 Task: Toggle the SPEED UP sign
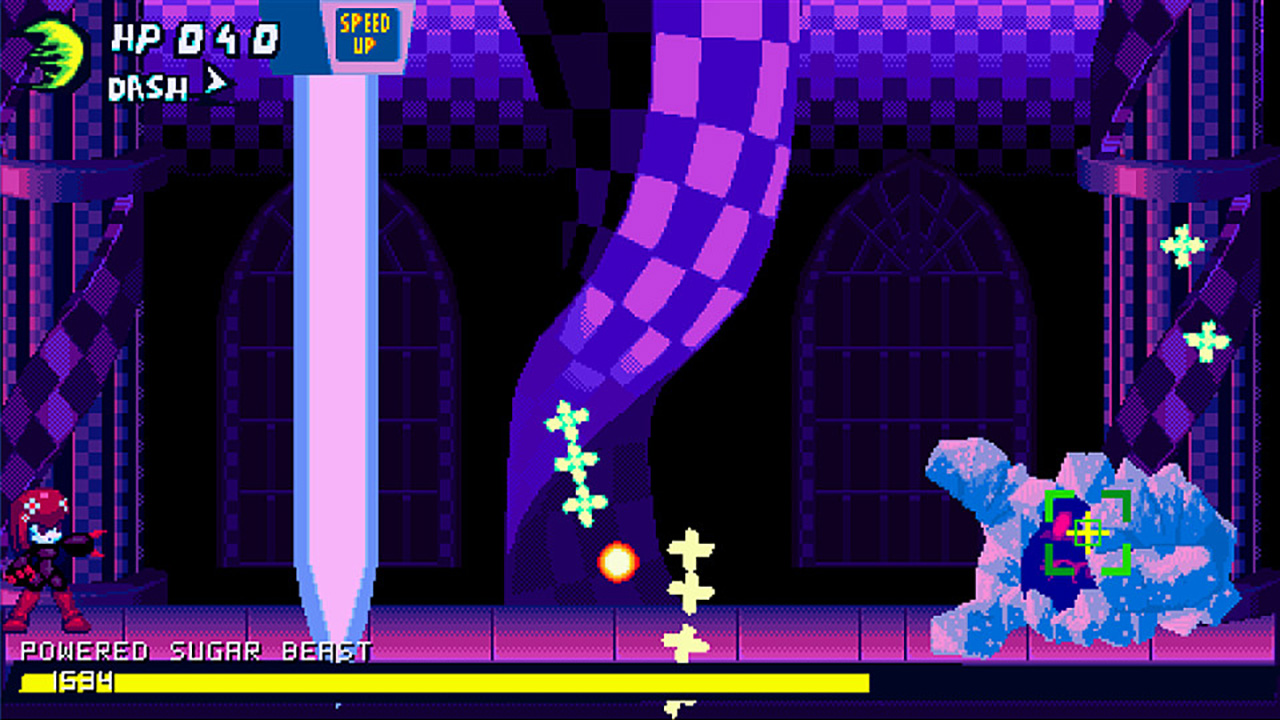coord(365,35)
